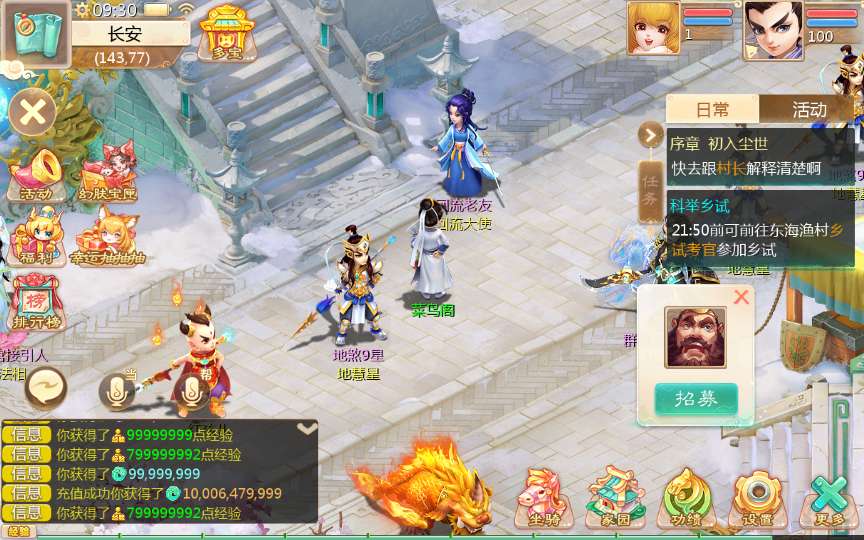
Task: Switch to the 日常 daily tab
Action: pos(713,109)
